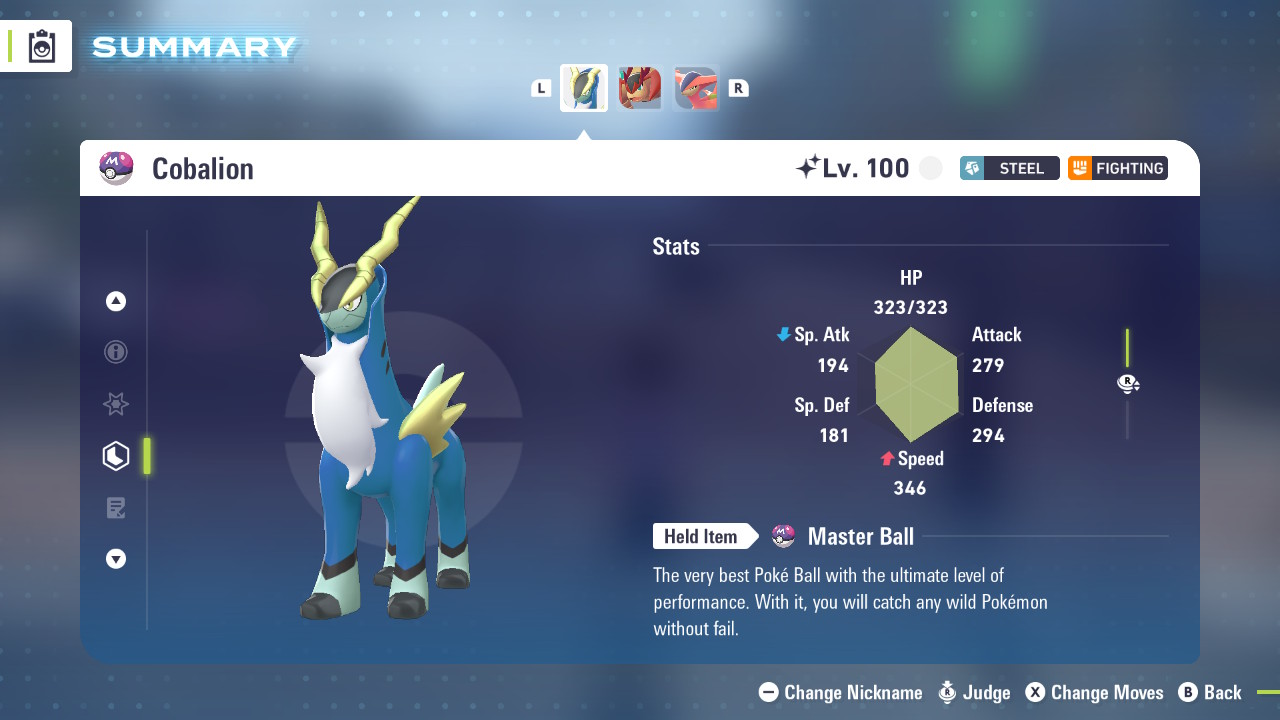This screenshot has width=1280, height=720.
Task: Switch to the star-shaped summary tab
Action: tap(116, 404)
